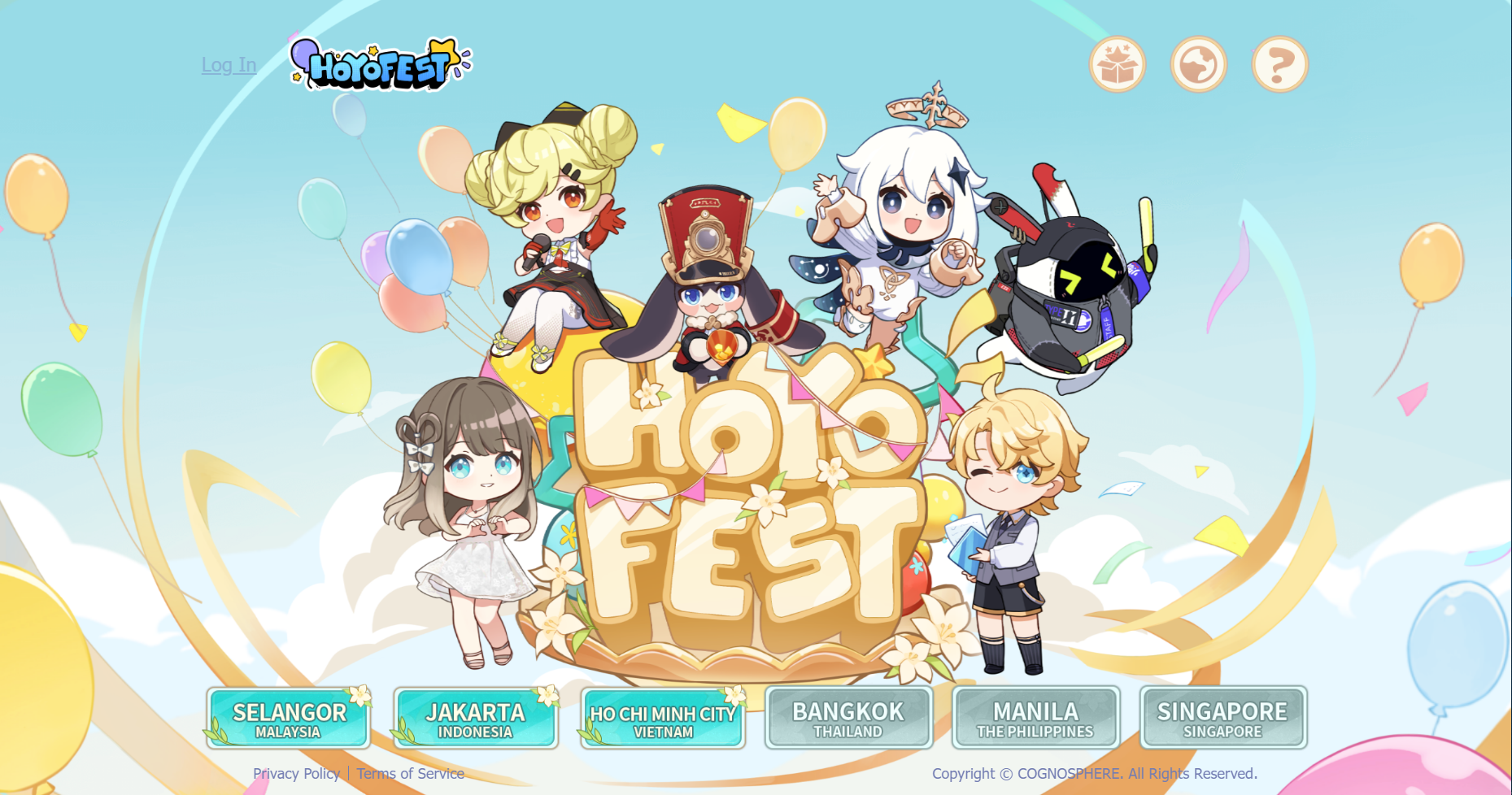Open the Privacy Policy page

point(296,774)
